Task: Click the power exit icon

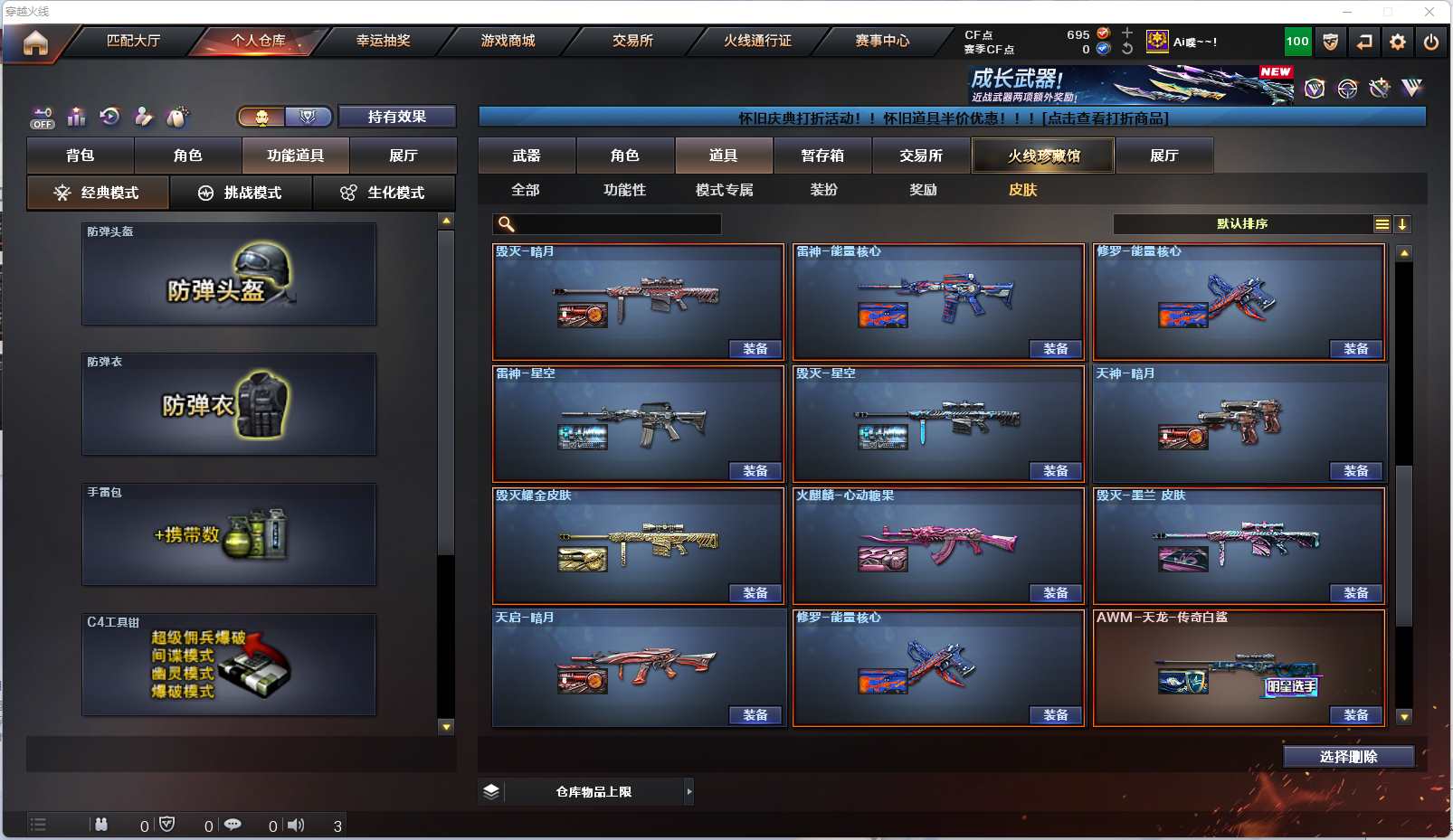Action: (x=1430, y=42)
